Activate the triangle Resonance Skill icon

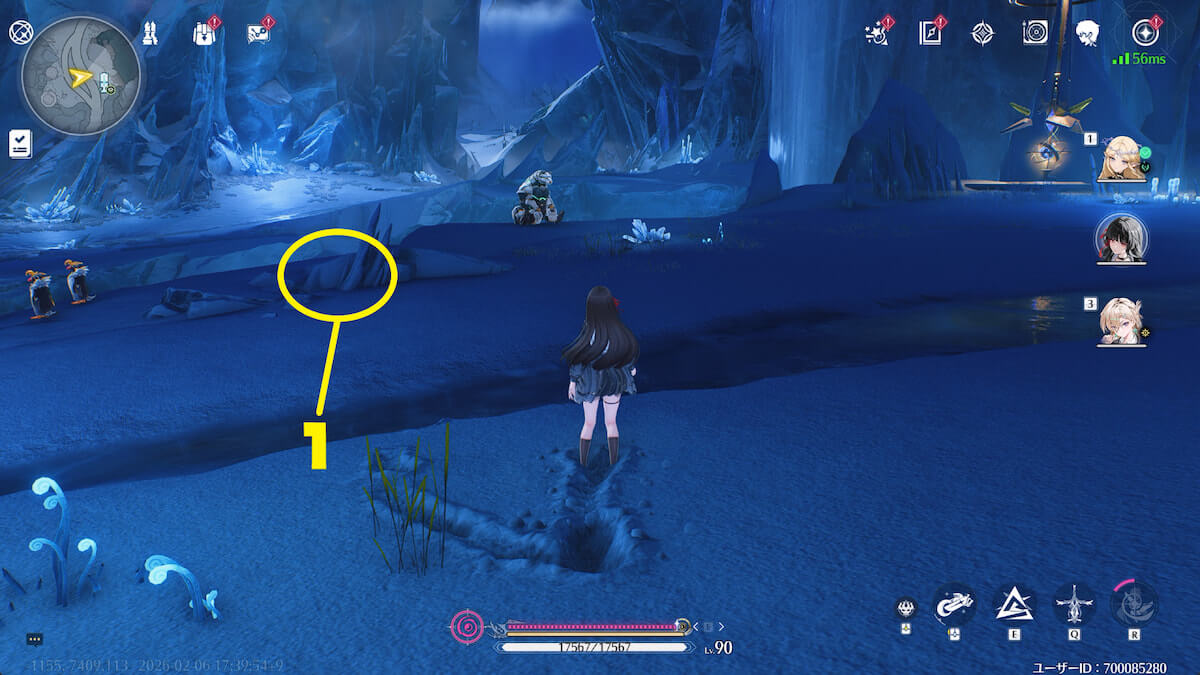pyautogui.click(x=1013, y=604)
